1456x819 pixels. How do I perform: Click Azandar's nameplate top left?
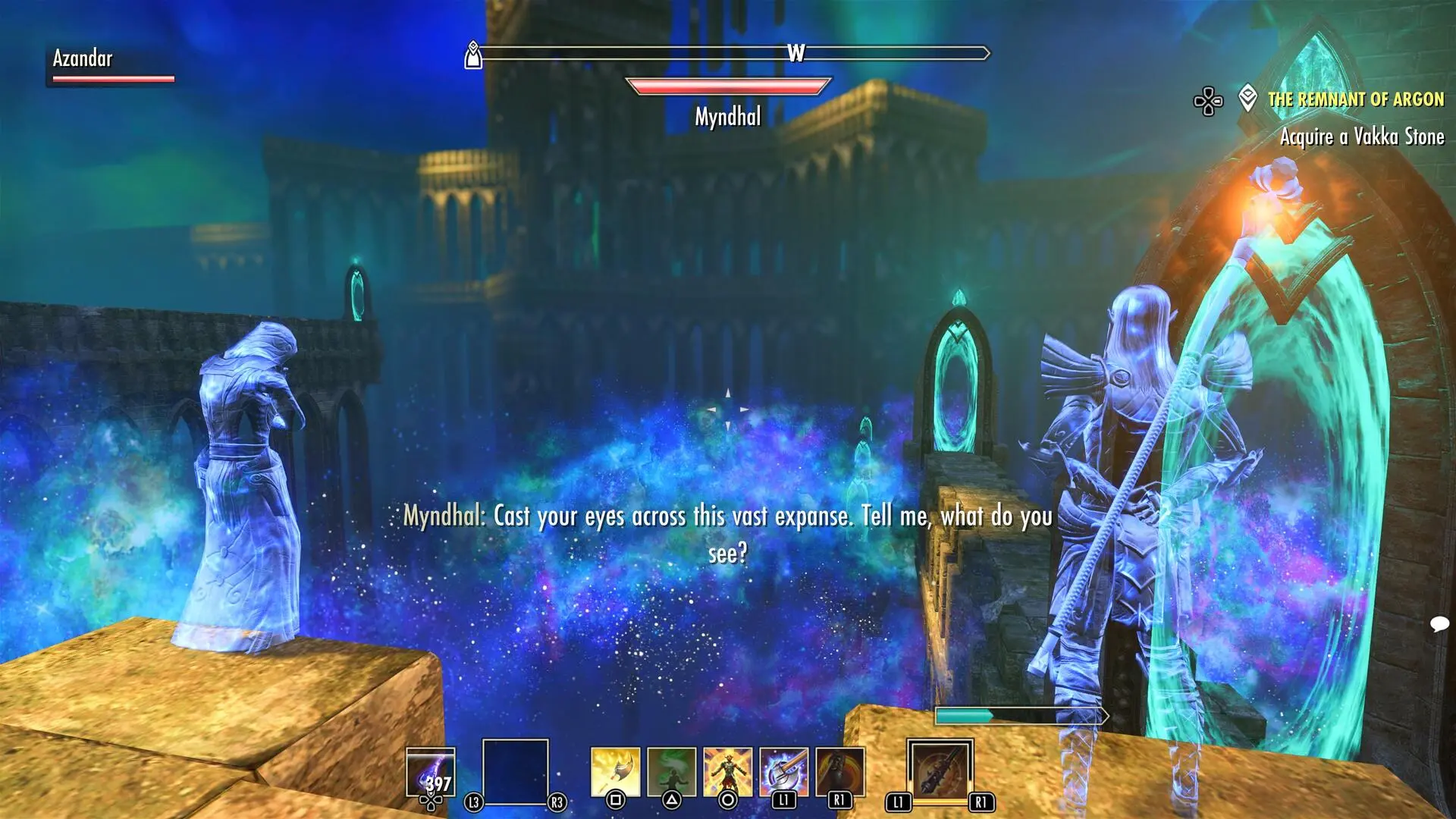pos(82,58)
